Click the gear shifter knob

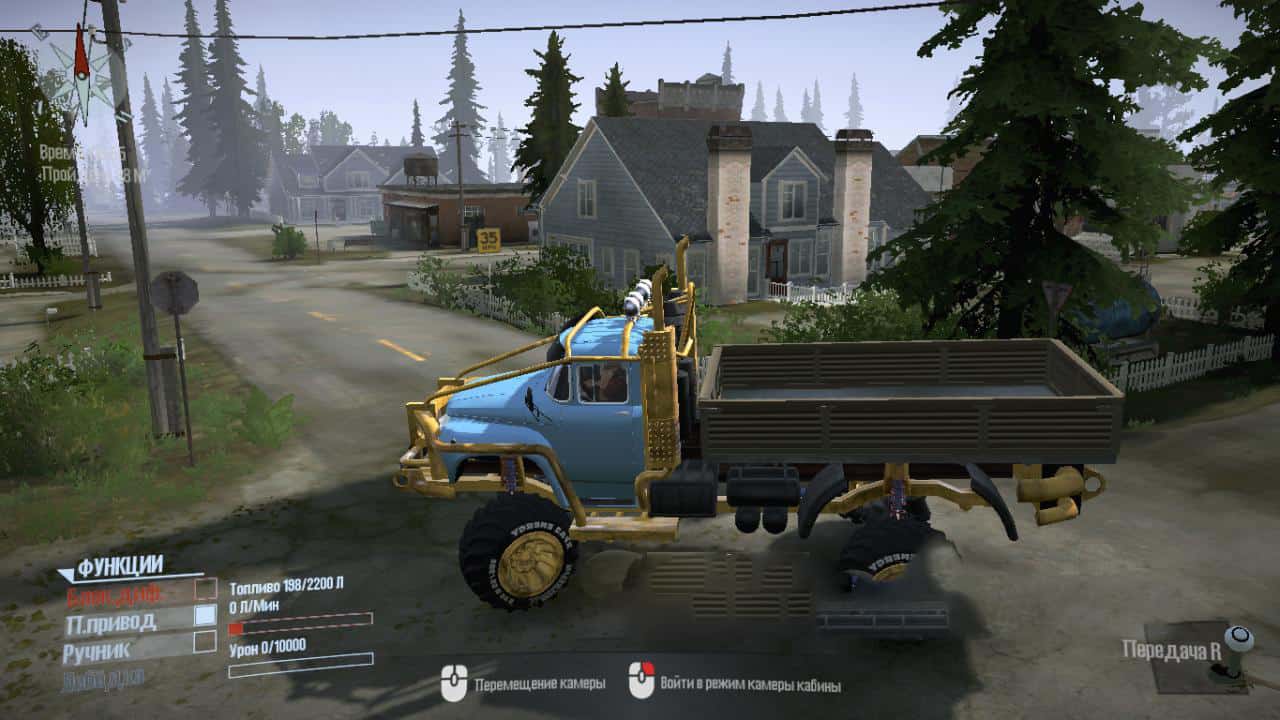tap(1237, 639)
